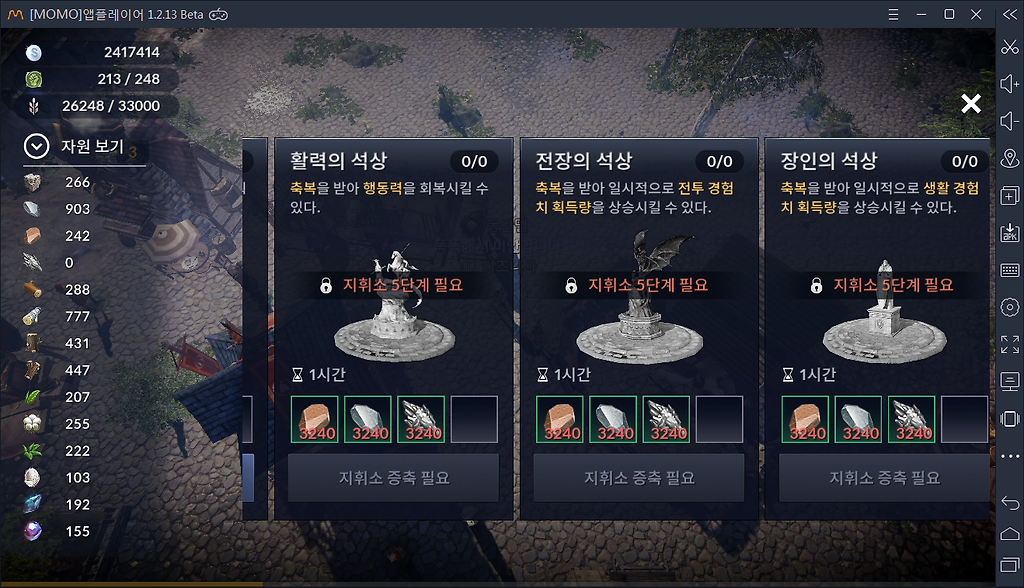Maximize the emulator window
1024x588 pixels.
949,14
